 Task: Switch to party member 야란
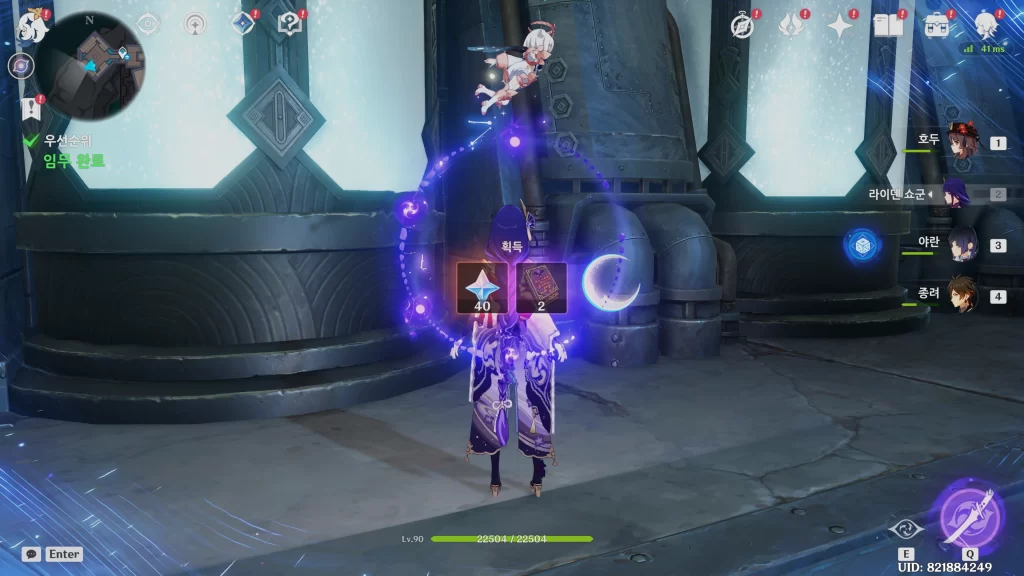pos(963,244)
